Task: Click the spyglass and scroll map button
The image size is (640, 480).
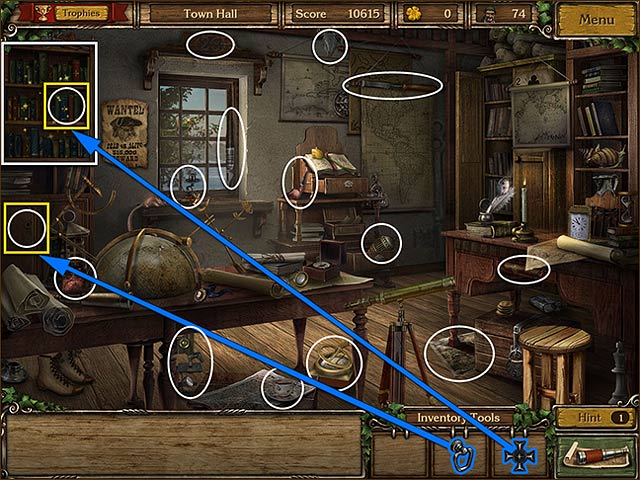Action: click(x=595, y=456)
